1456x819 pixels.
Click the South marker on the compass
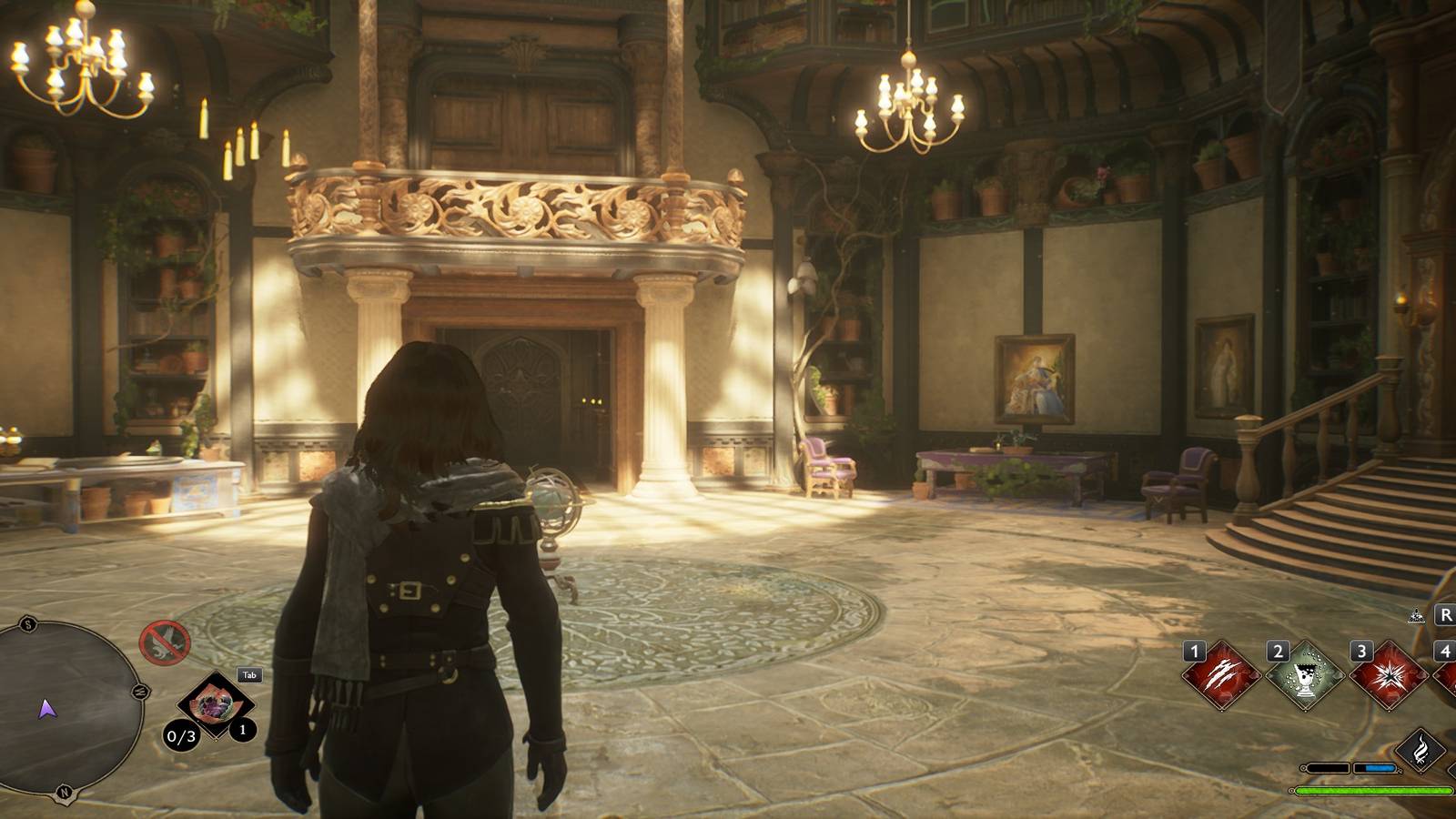(x=28, y=624)
